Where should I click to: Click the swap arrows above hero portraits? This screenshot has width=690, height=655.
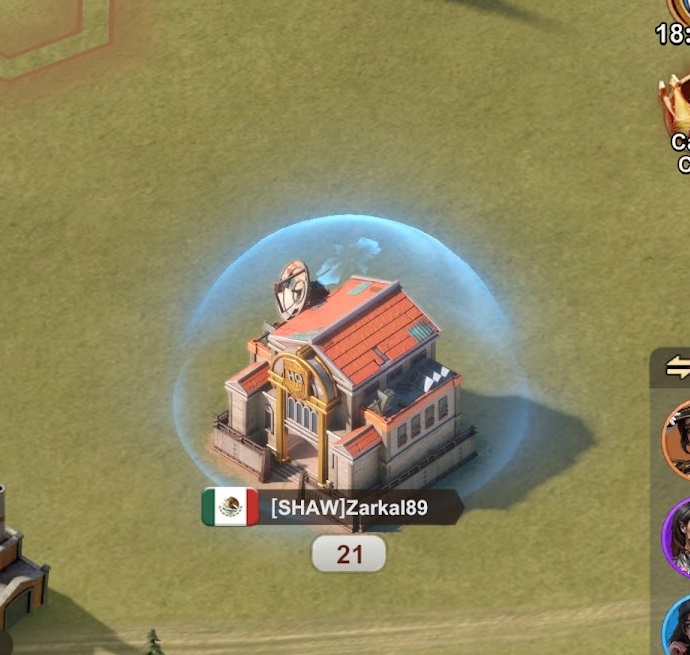point(678,368)
